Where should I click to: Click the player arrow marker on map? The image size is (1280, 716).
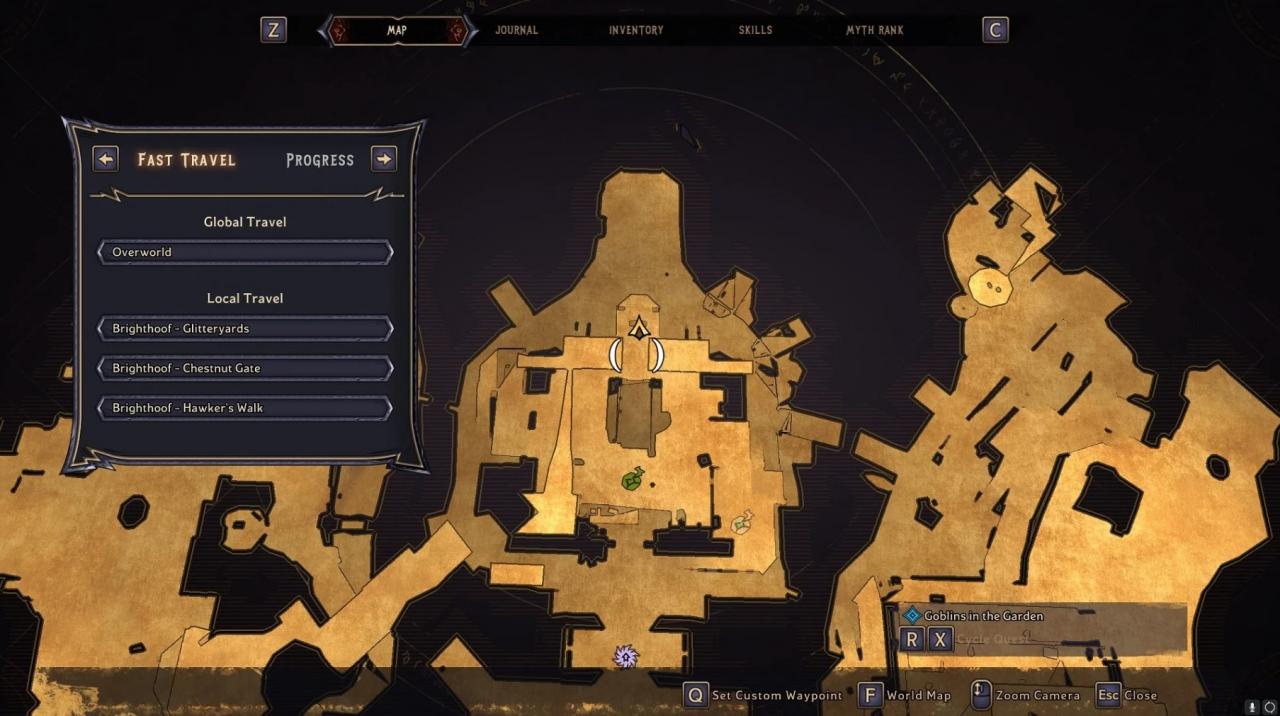638,328
